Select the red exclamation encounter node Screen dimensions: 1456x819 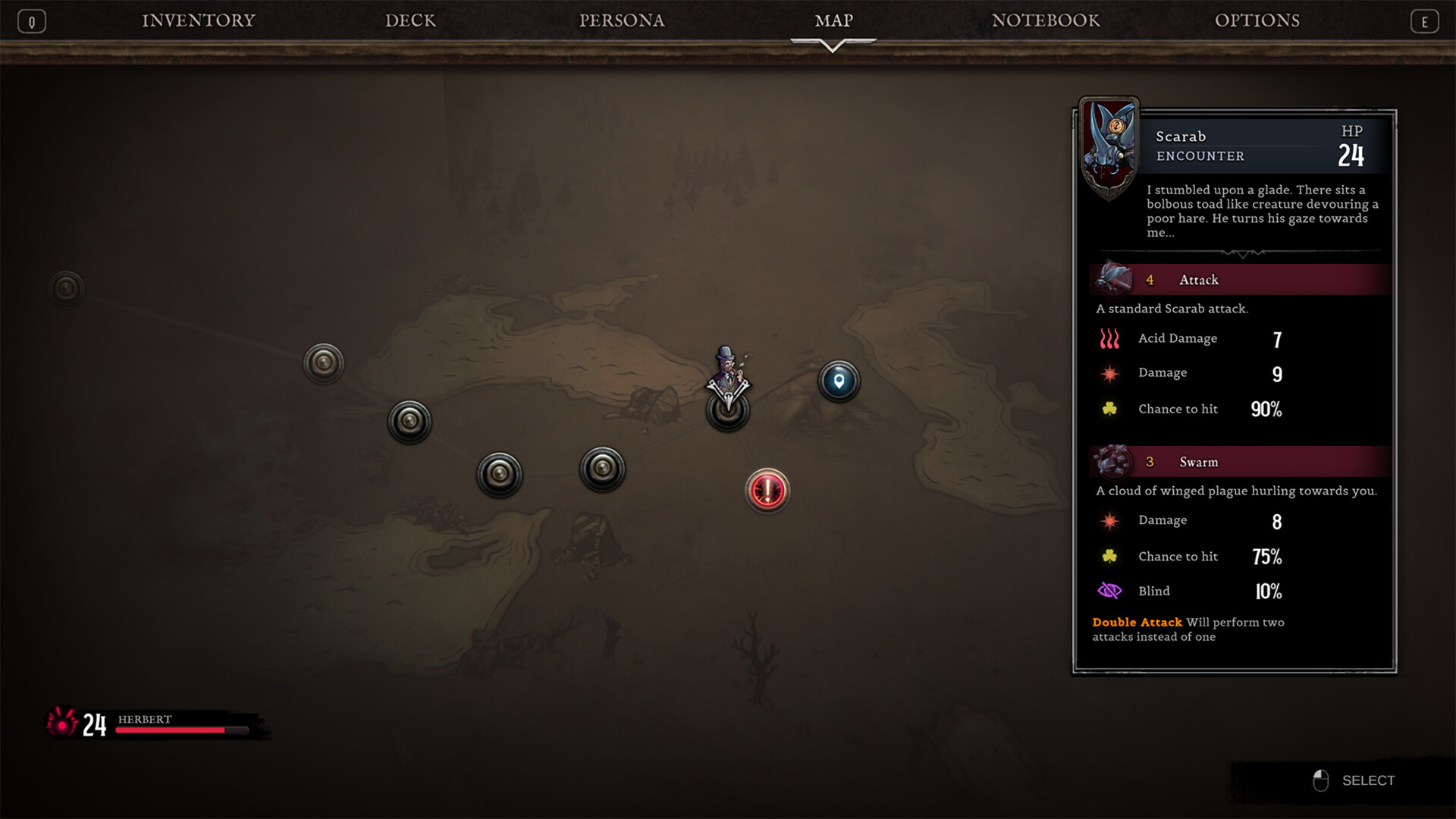767,491
